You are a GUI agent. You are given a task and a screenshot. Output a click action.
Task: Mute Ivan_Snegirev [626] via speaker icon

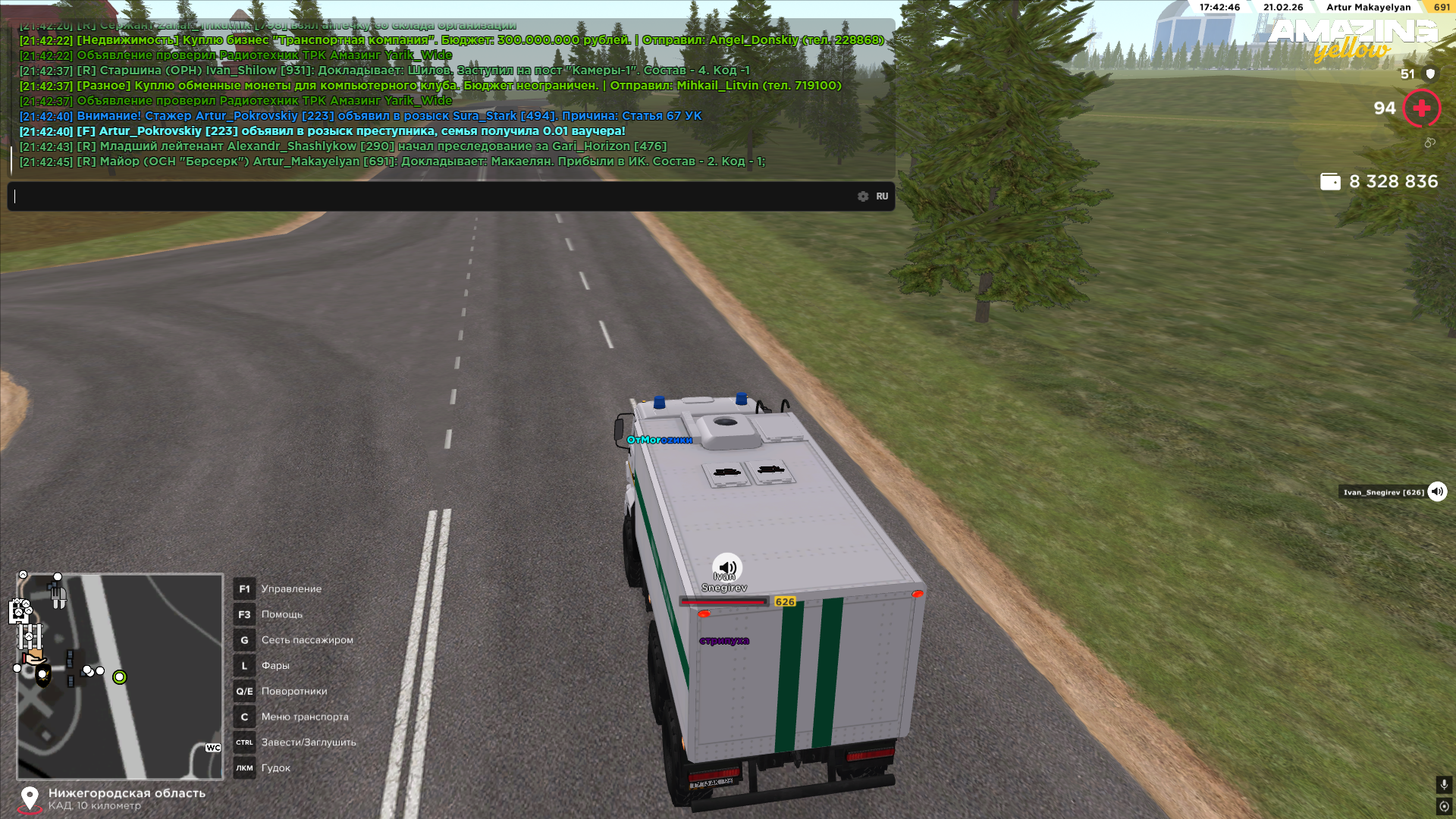point(1437,492)
